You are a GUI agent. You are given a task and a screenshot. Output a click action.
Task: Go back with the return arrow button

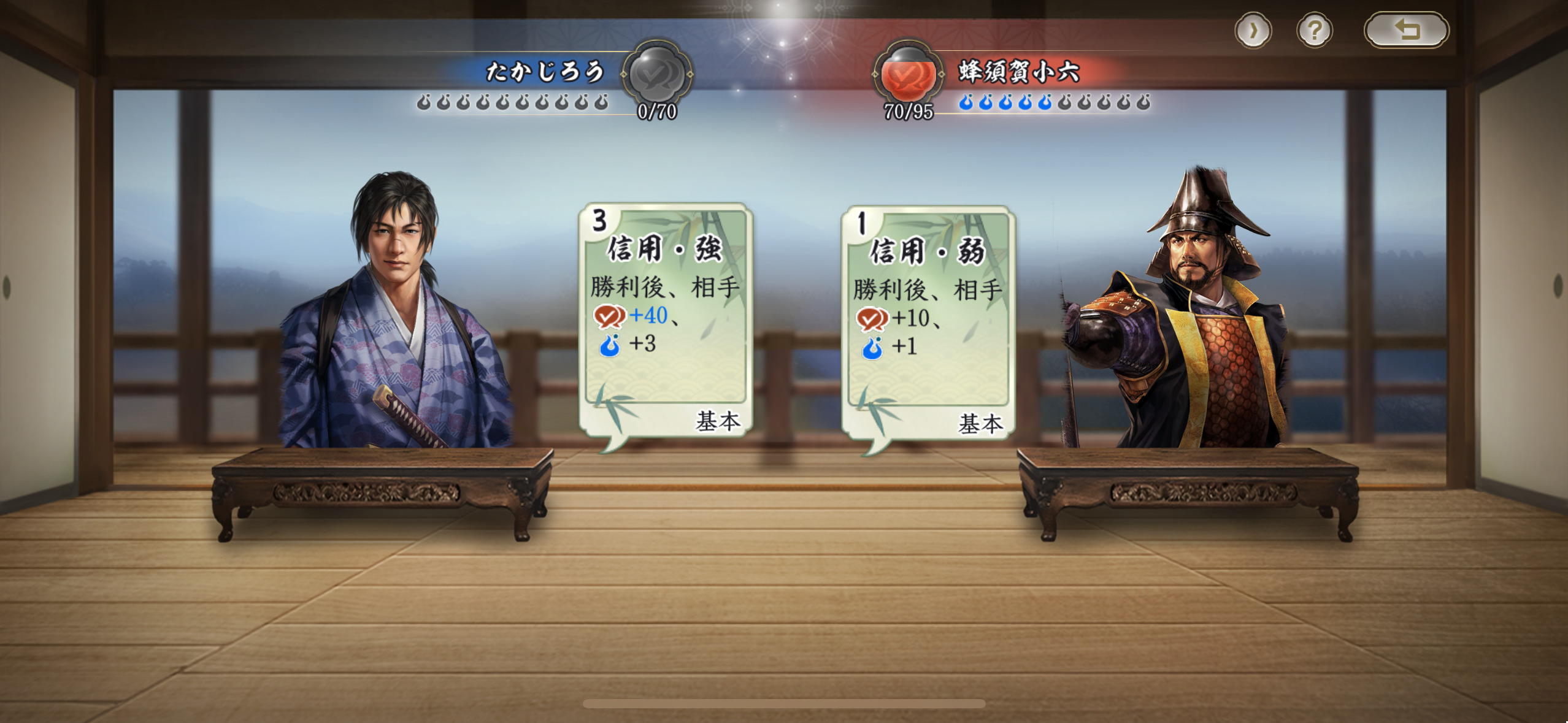(x=1406, y=30)
